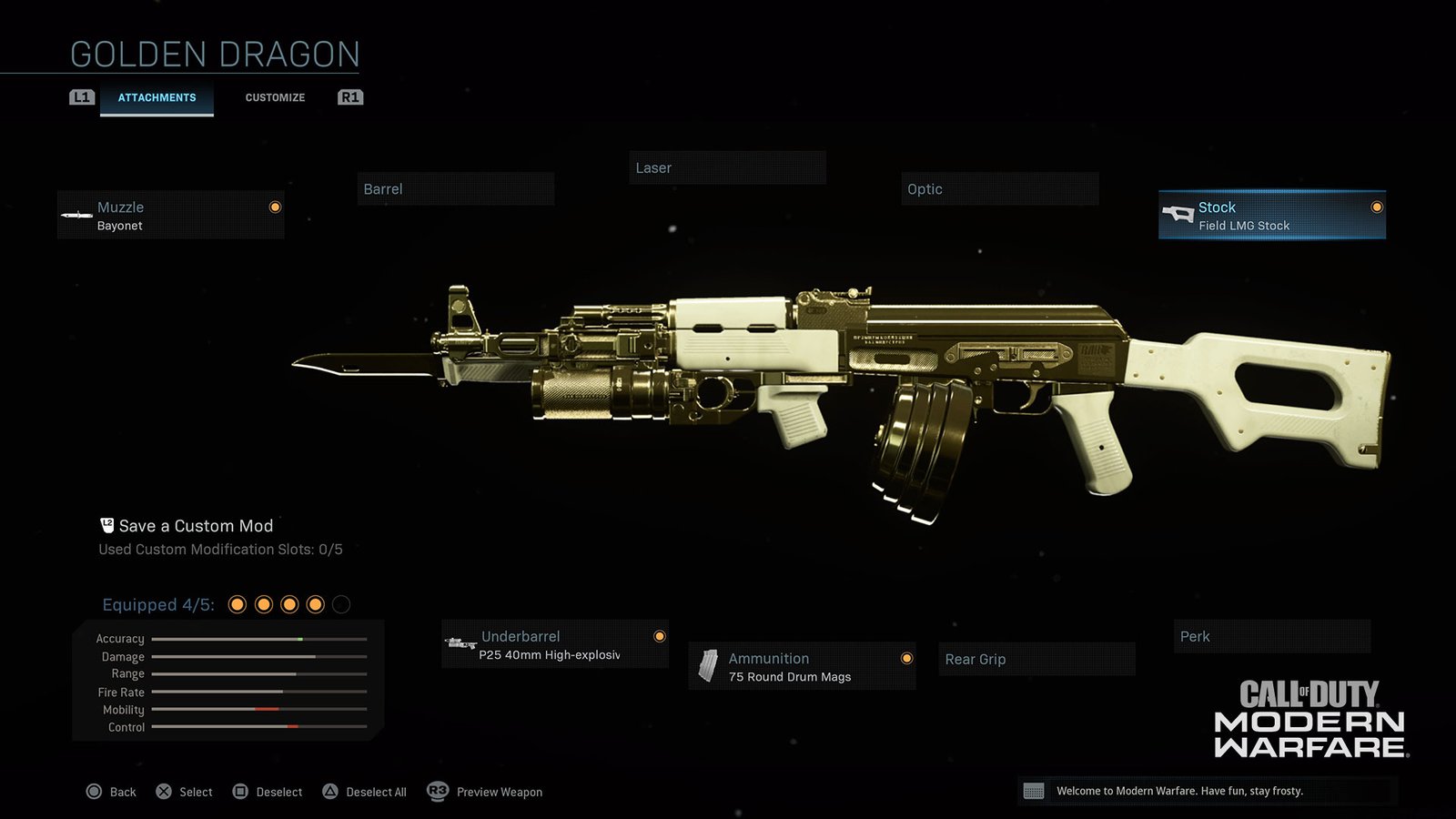Toggle the orange indicator on the Underbarrel attachment

[659, 636]
